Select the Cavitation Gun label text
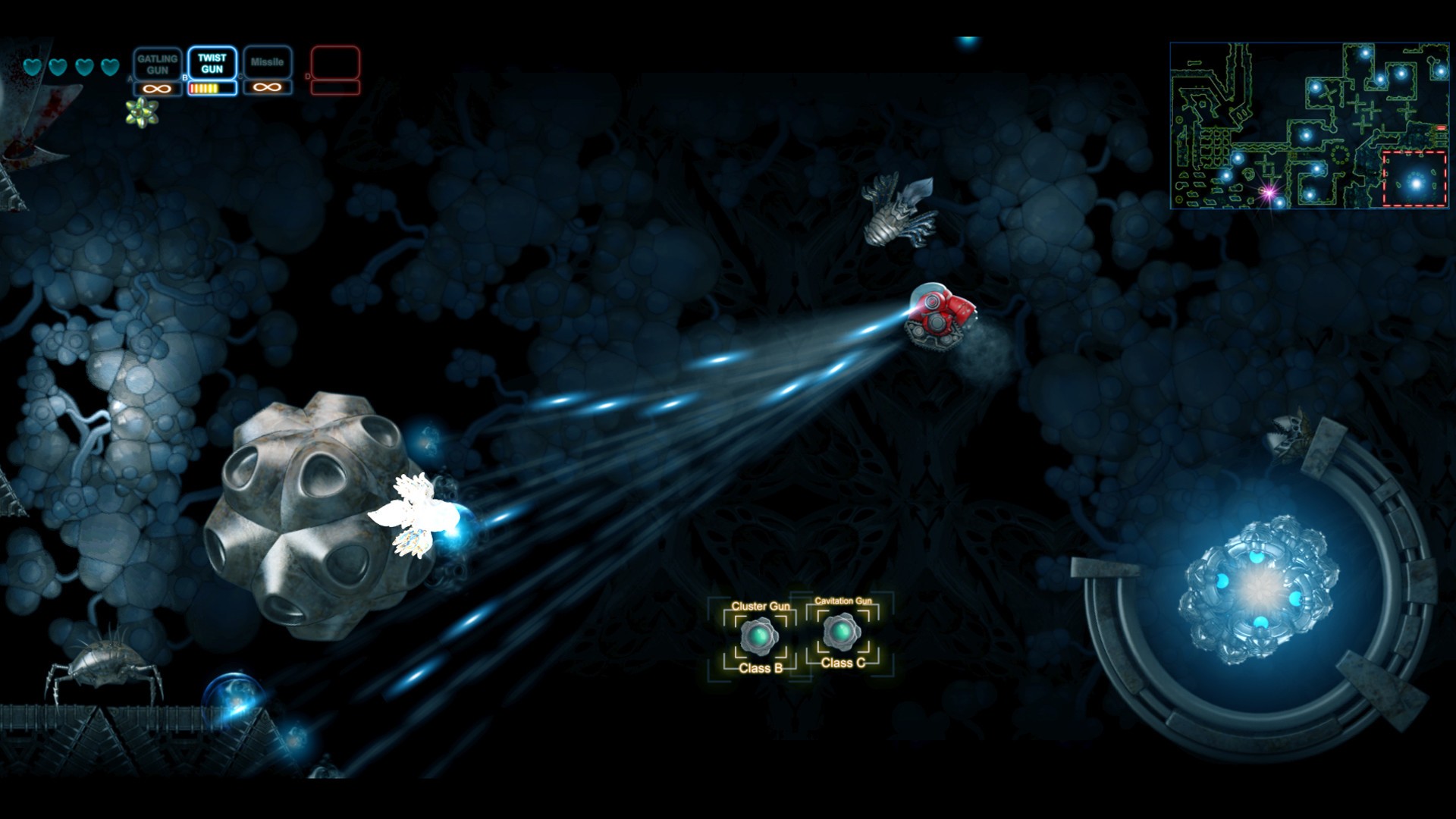 pos(844,601)
